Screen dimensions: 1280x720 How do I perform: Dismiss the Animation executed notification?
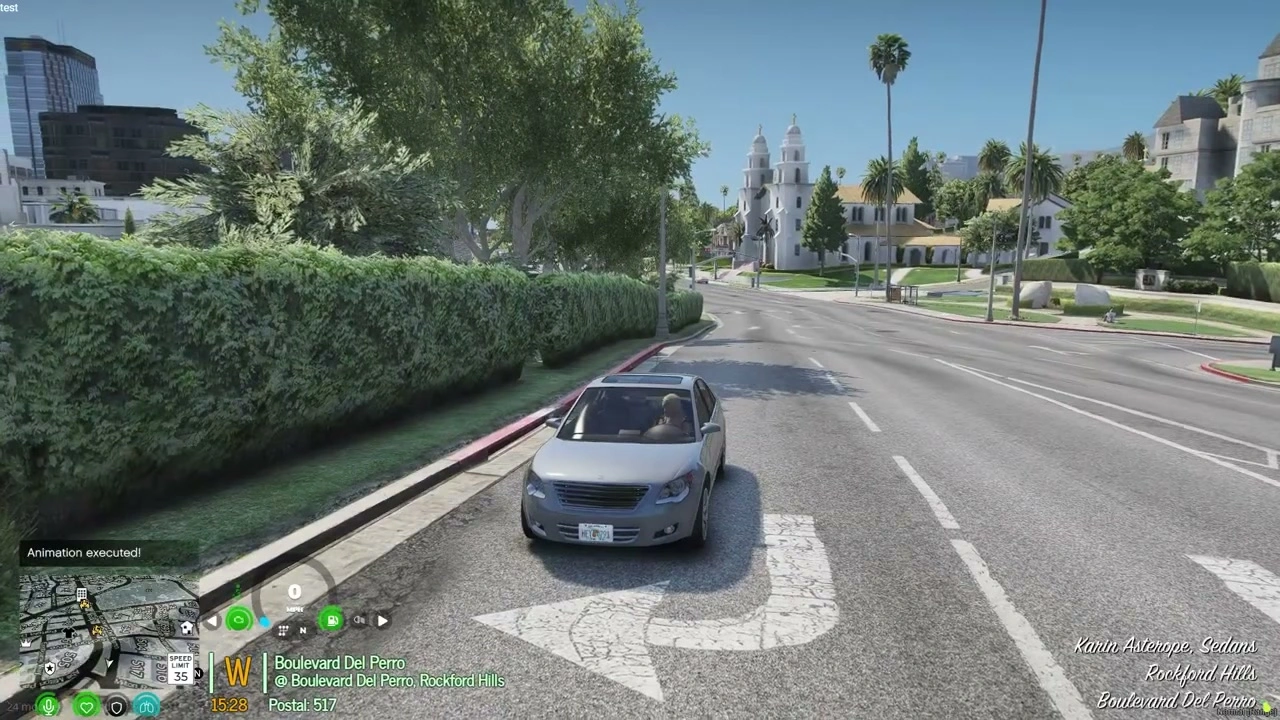click(83, 553)
